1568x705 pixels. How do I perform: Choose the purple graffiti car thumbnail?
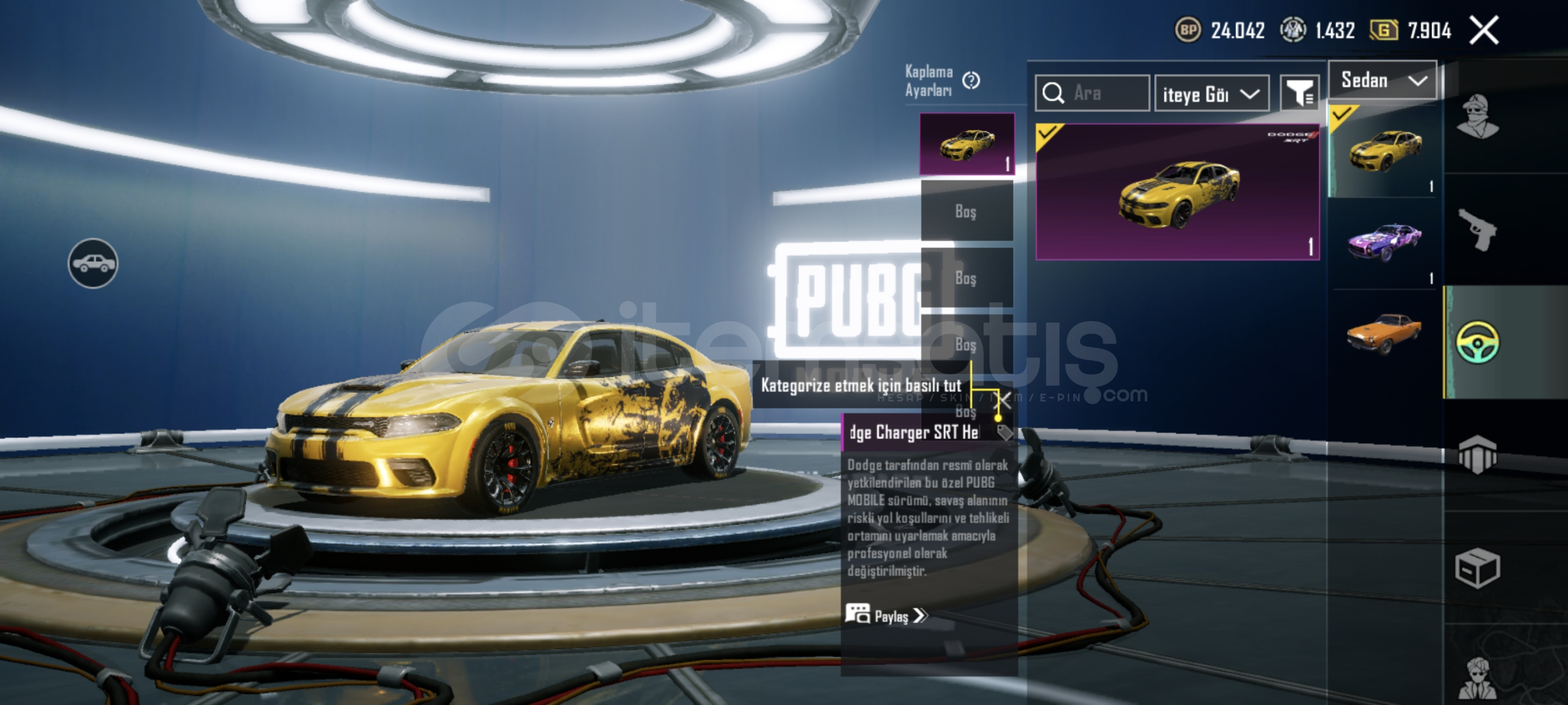tap(1384, 242)
